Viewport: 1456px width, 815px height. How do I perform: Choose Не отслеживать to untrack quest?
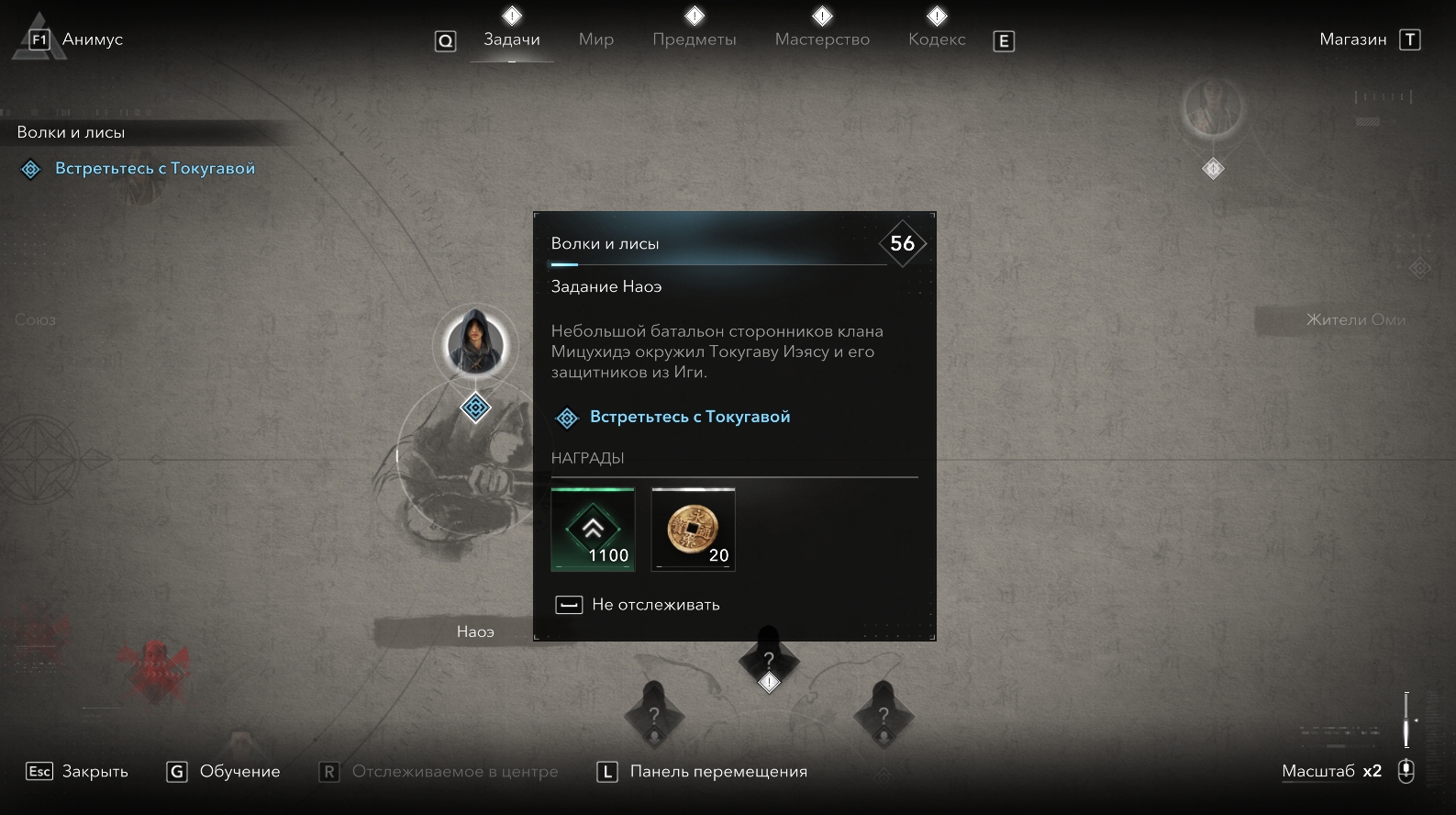[655, 605]
